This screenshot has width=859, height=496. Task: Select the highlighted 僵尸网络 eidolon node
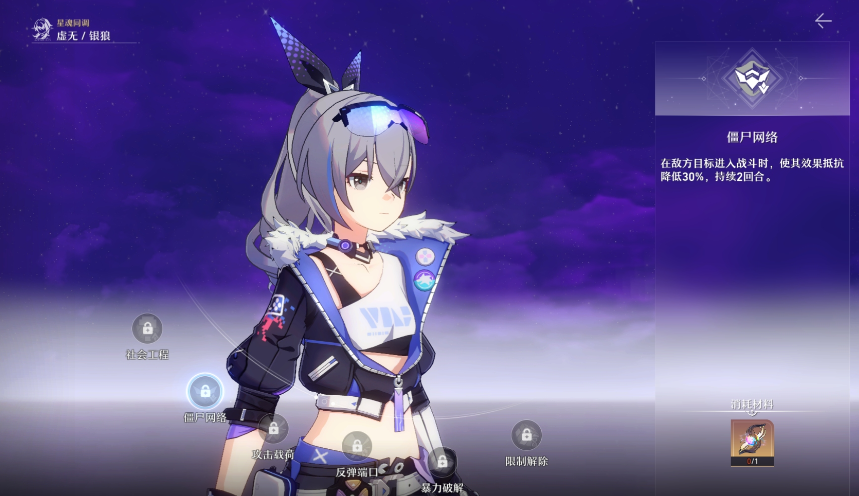coord(205,391)
